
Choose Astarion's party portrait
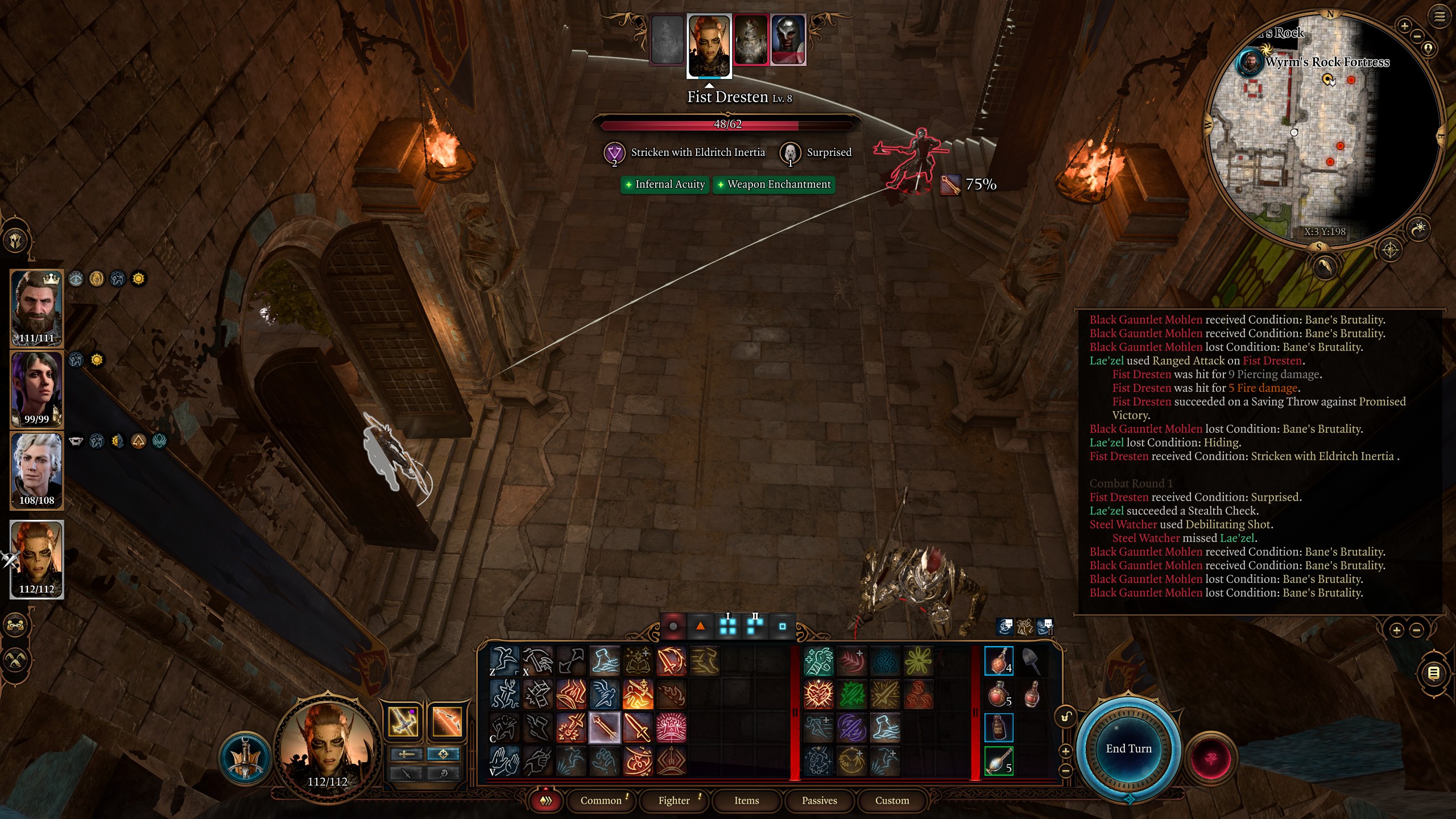pos(37,470)
